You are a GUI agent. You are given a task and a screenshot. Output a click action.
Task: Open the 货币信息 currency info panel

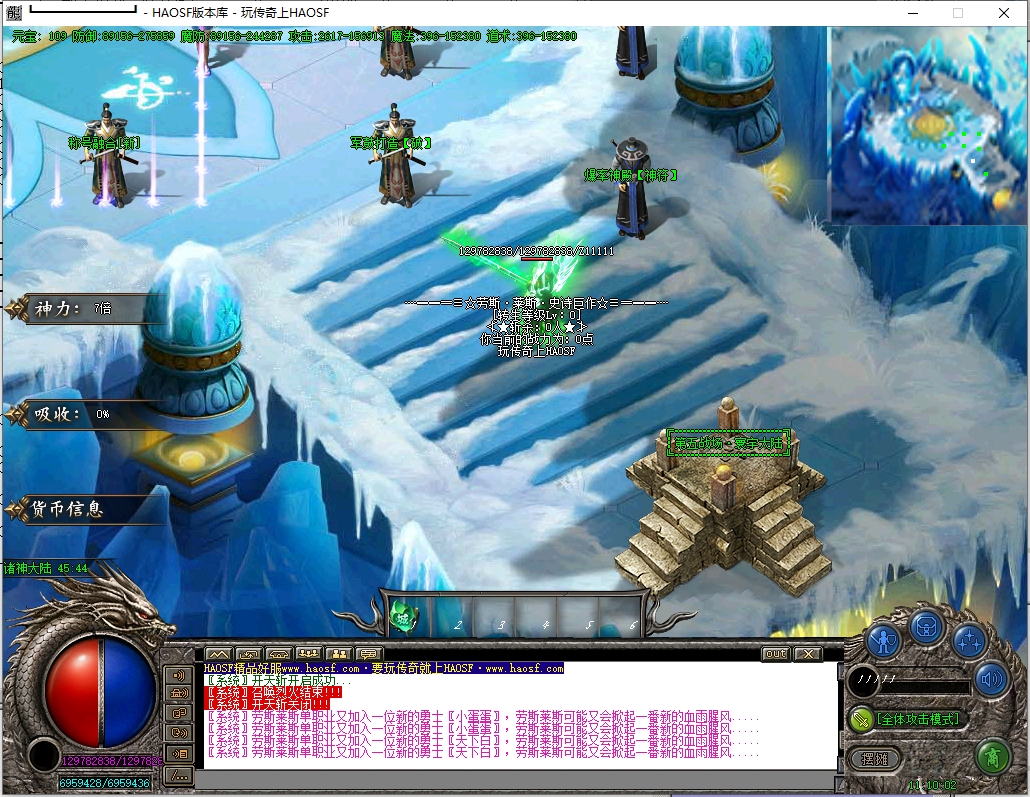pos(68,509)
